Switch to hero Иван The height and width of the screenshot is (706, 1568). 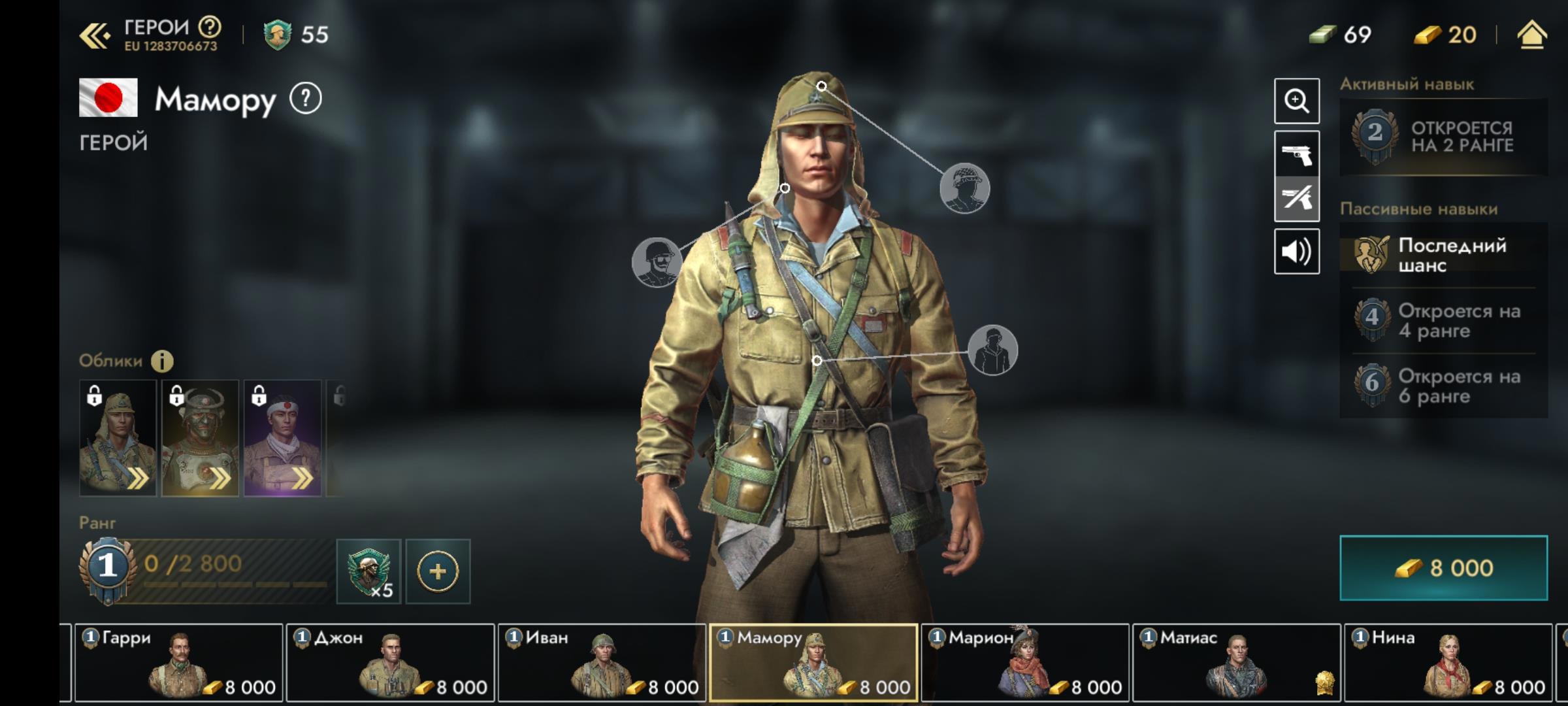602,662
